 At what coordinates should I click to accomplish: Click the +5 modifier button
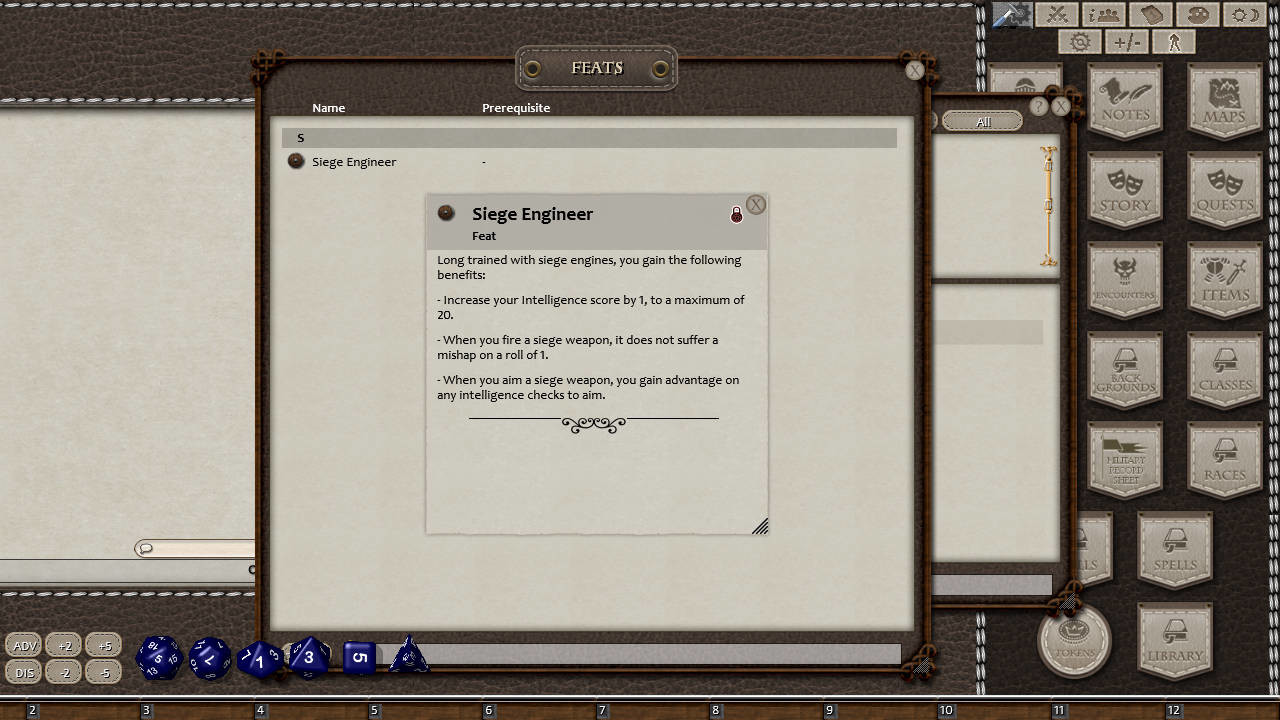tap(104, 645)
